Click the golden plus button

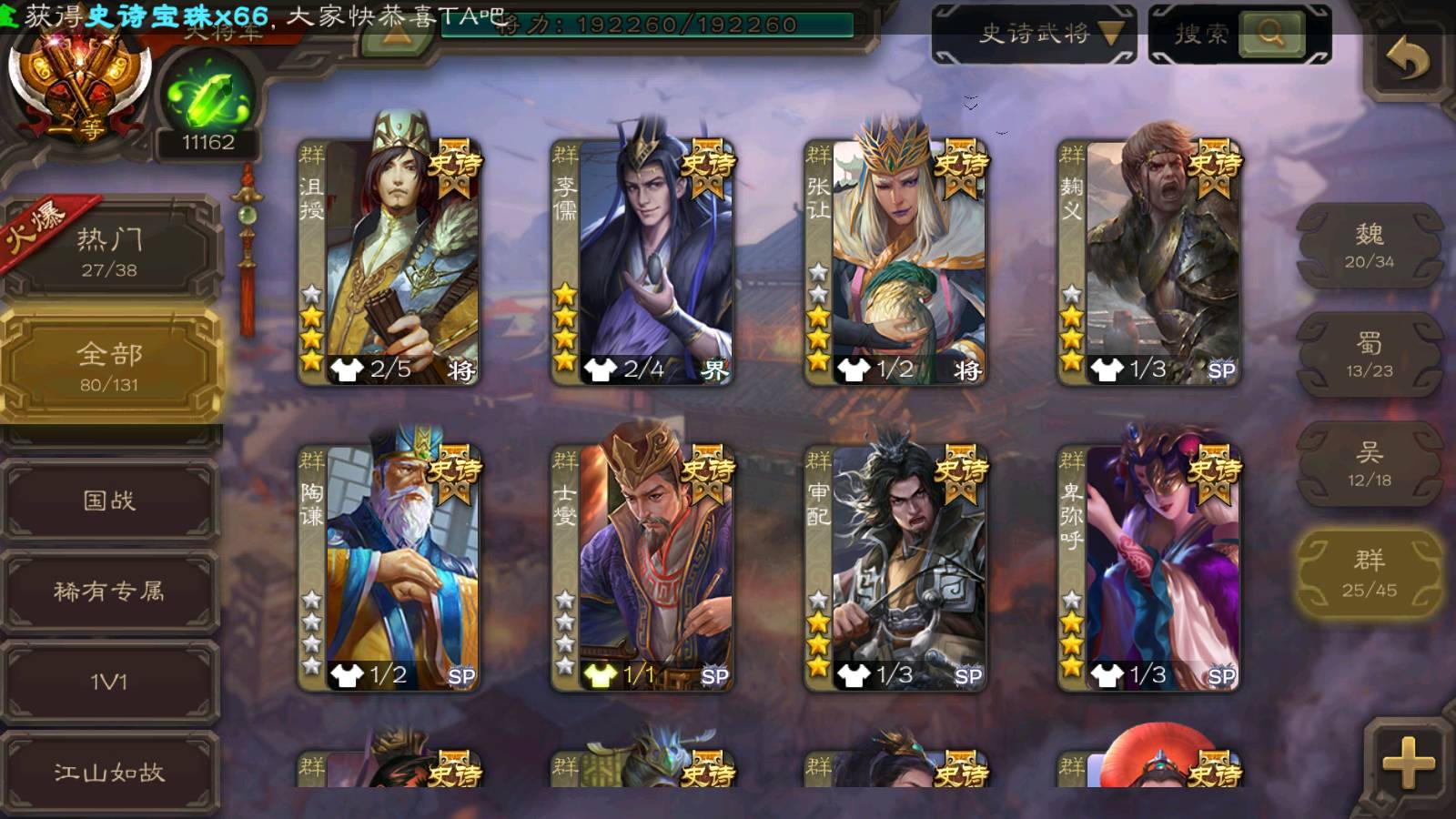(x=1407, y=761)
